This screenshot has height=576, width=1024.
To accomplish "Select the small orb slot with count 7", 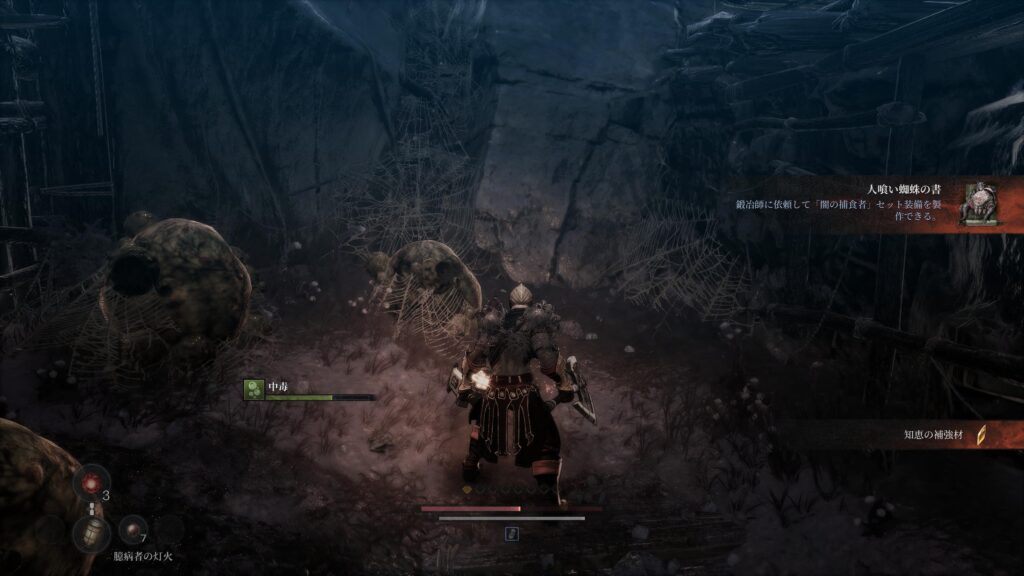I will [133, 529].
